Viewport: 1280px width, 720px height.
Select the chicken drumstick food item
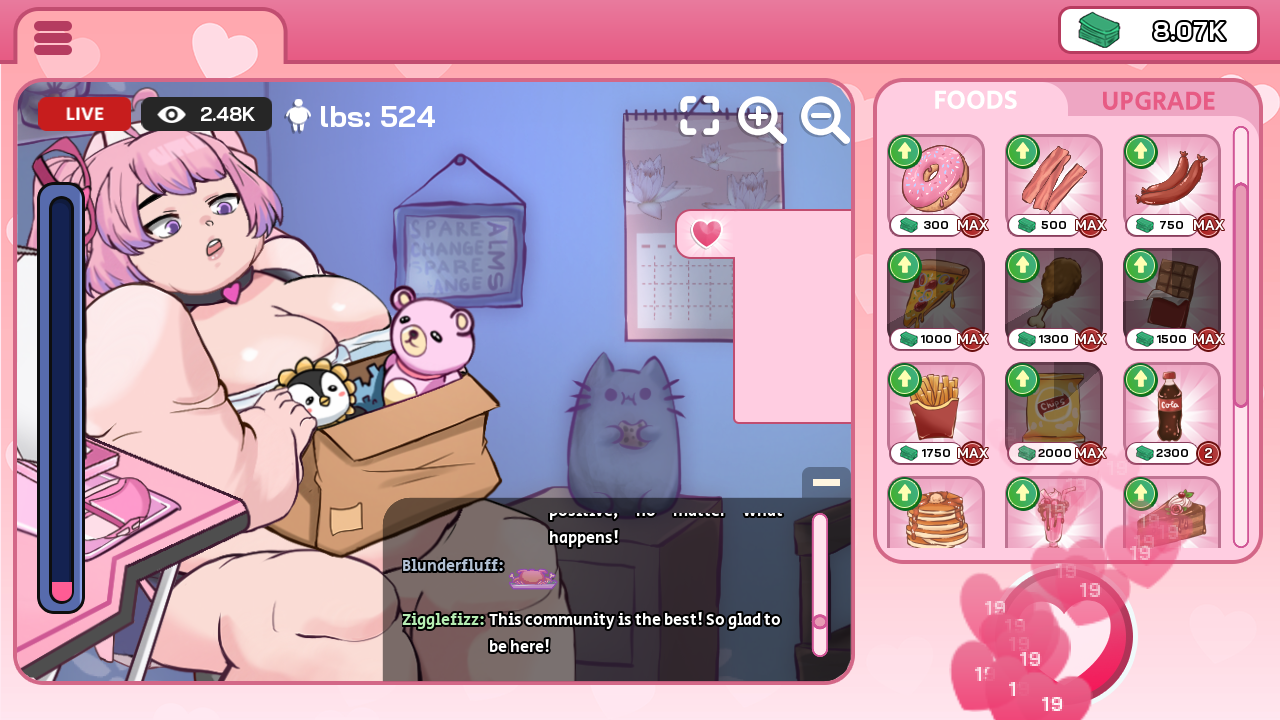pyautogui.click(x=1054, y=294)
